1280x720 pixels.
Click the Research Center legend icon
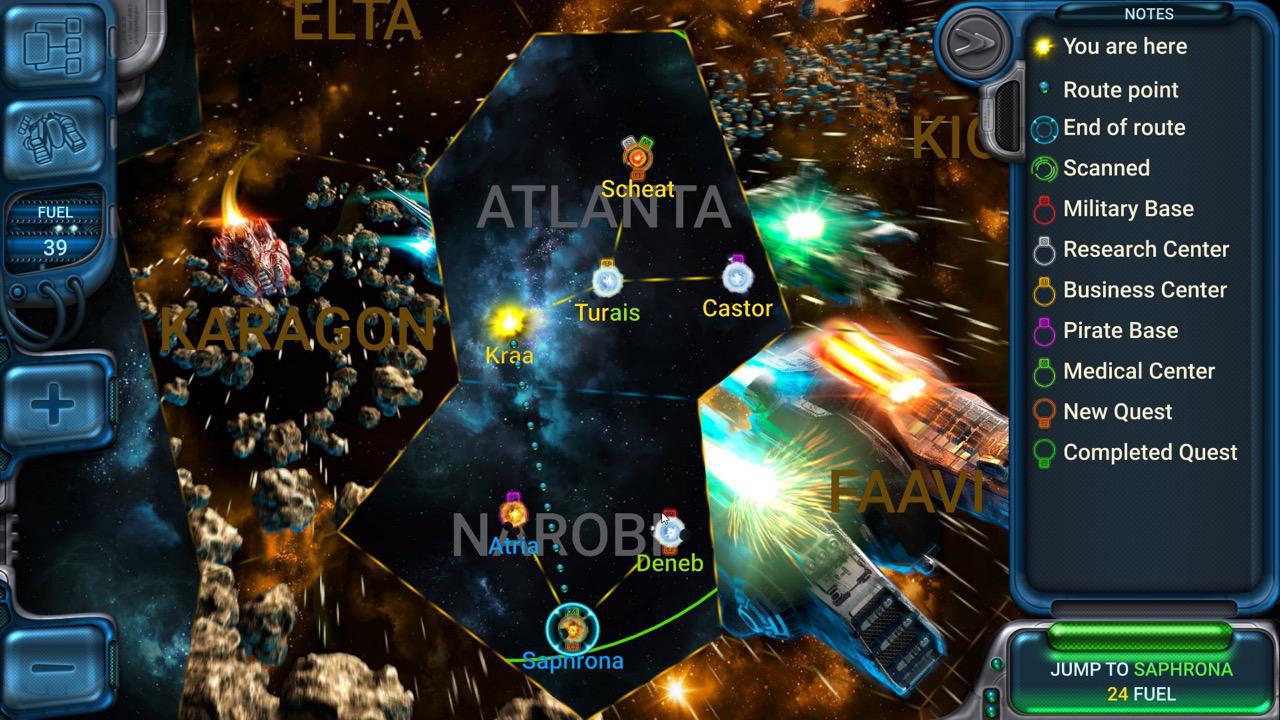point(1044,249)
